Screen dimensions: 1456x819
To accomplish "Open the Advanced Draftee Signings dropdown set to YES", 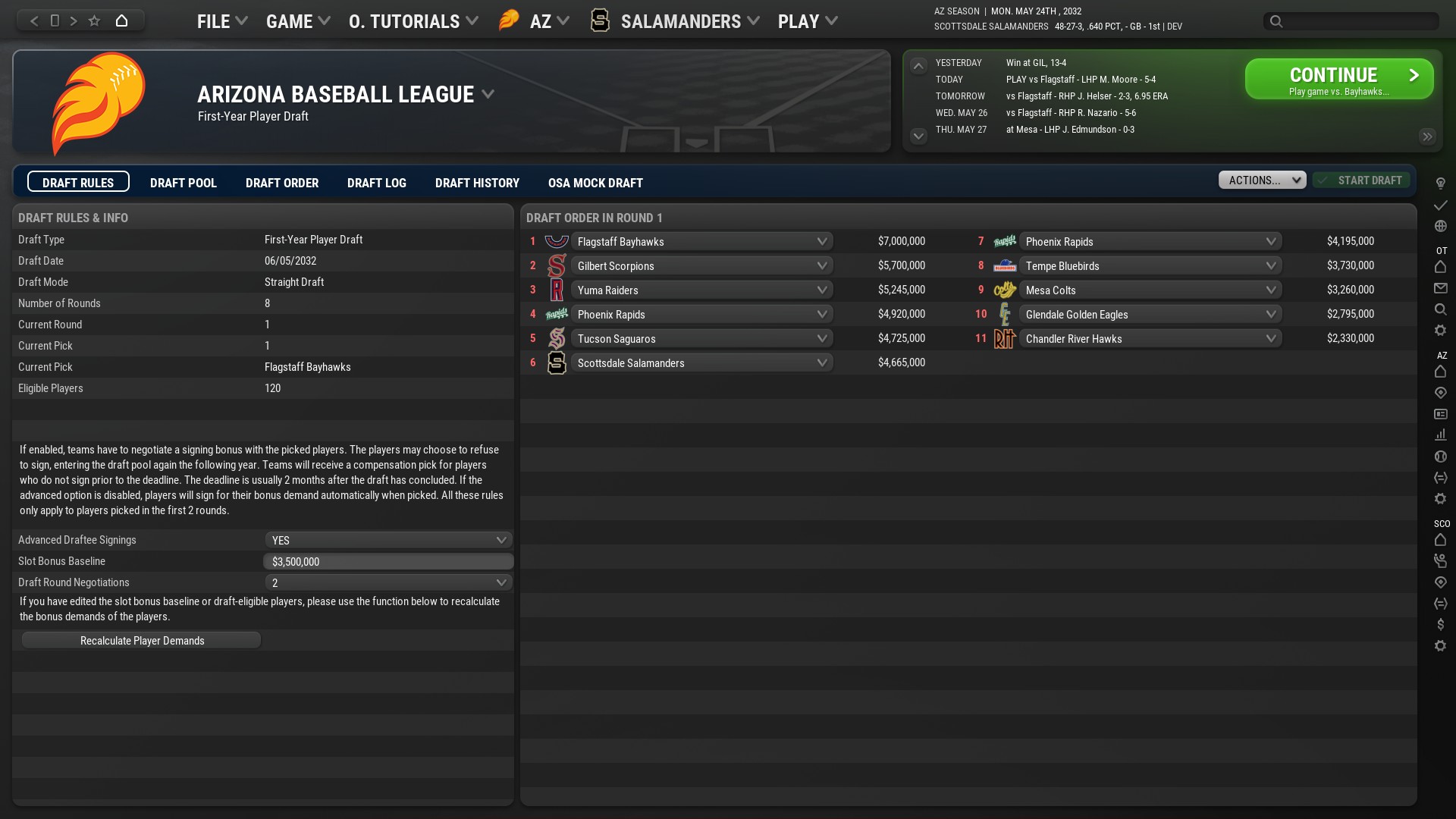I will pos(388,540).
